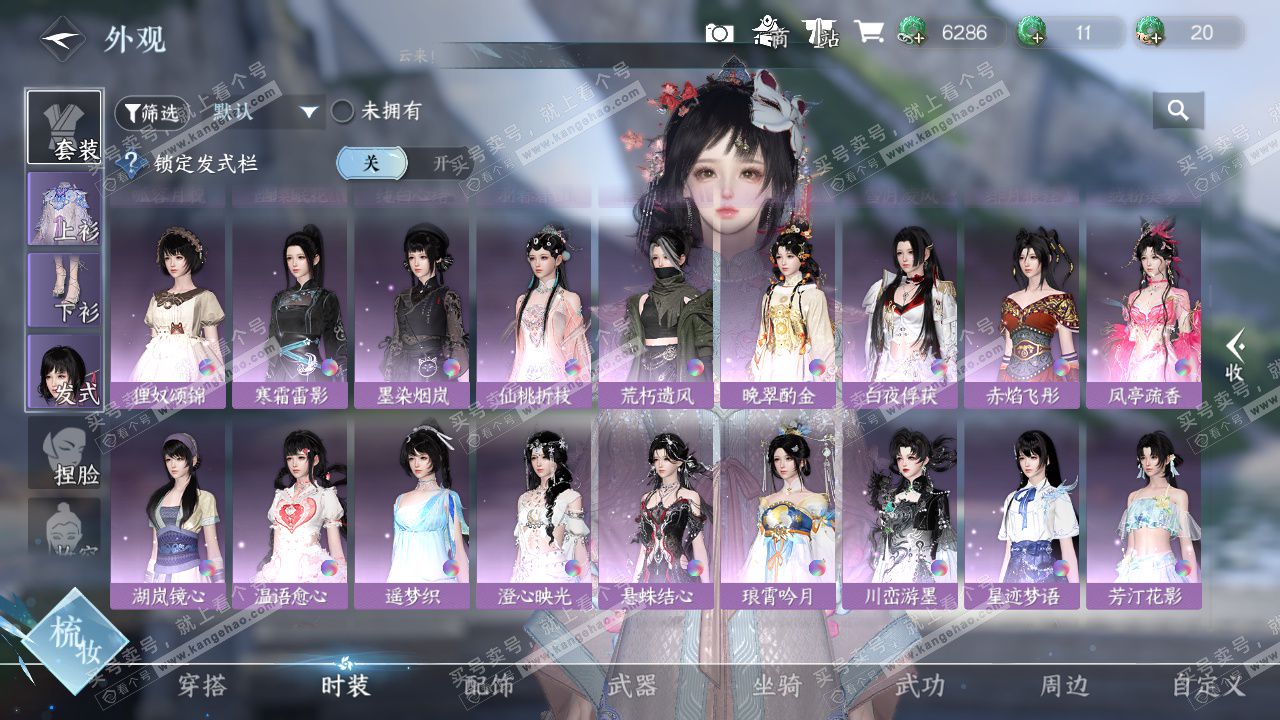
Task: Select the 套装 category tab
Action: coord(64,128)
